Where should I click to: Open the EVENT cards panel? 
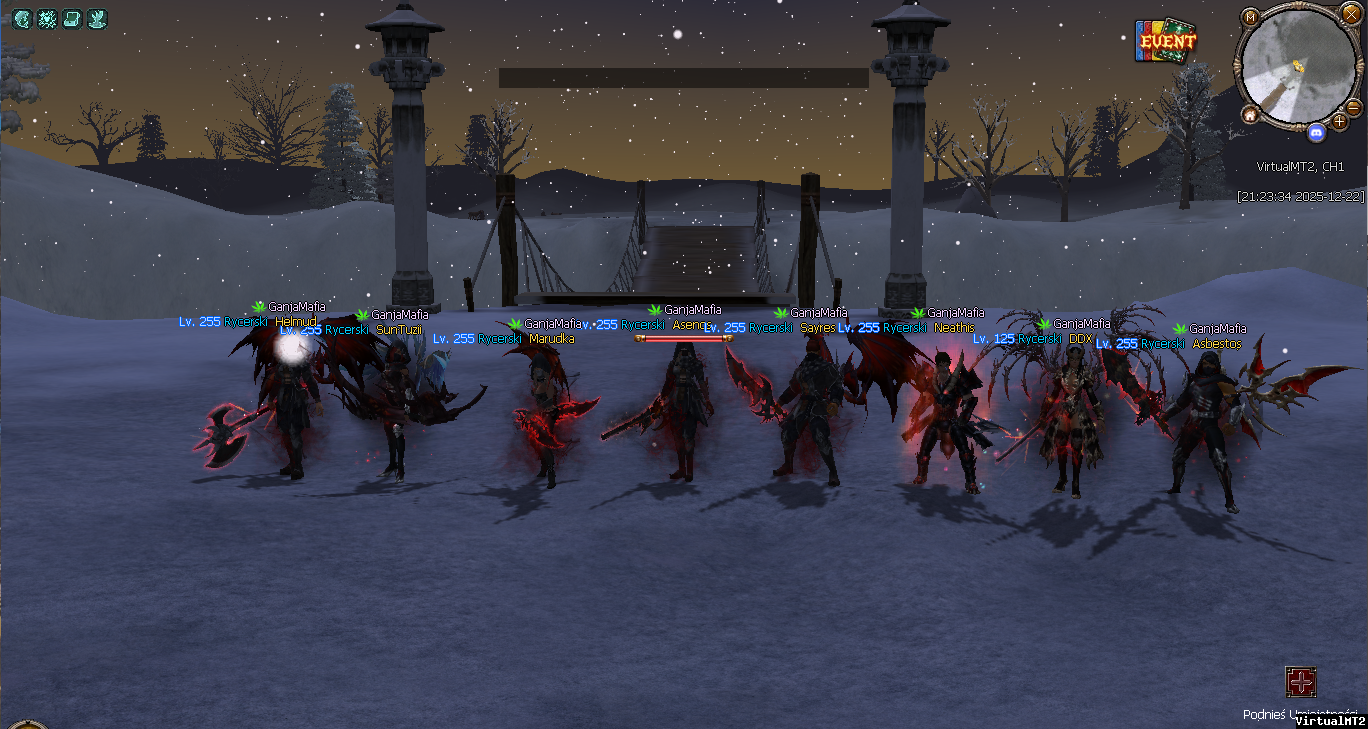pos(1165,42)
